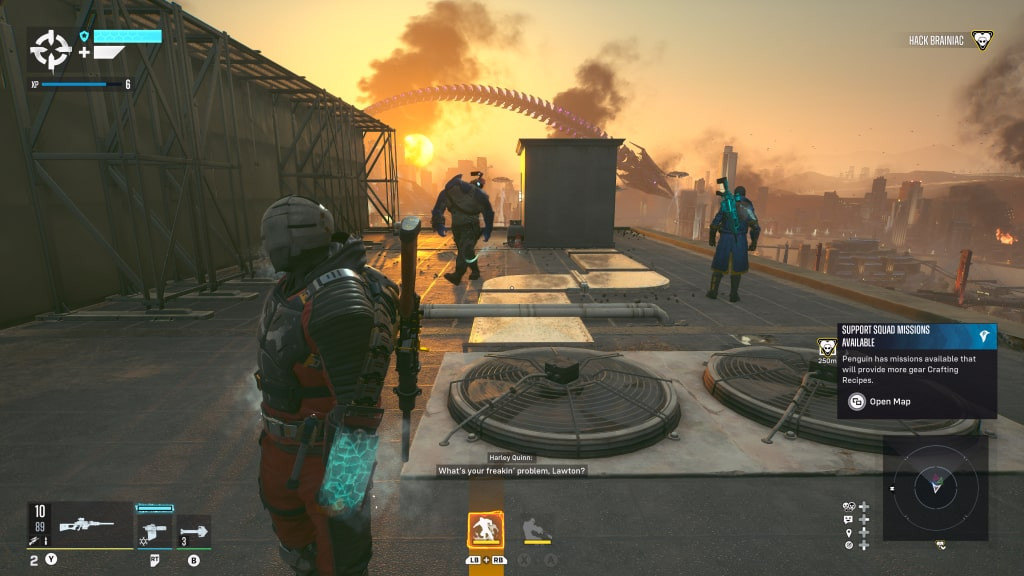Select the greyed-out character icon beside King Shark
The height and width of the screenshot is (576, 1024).
coord(537,529)
